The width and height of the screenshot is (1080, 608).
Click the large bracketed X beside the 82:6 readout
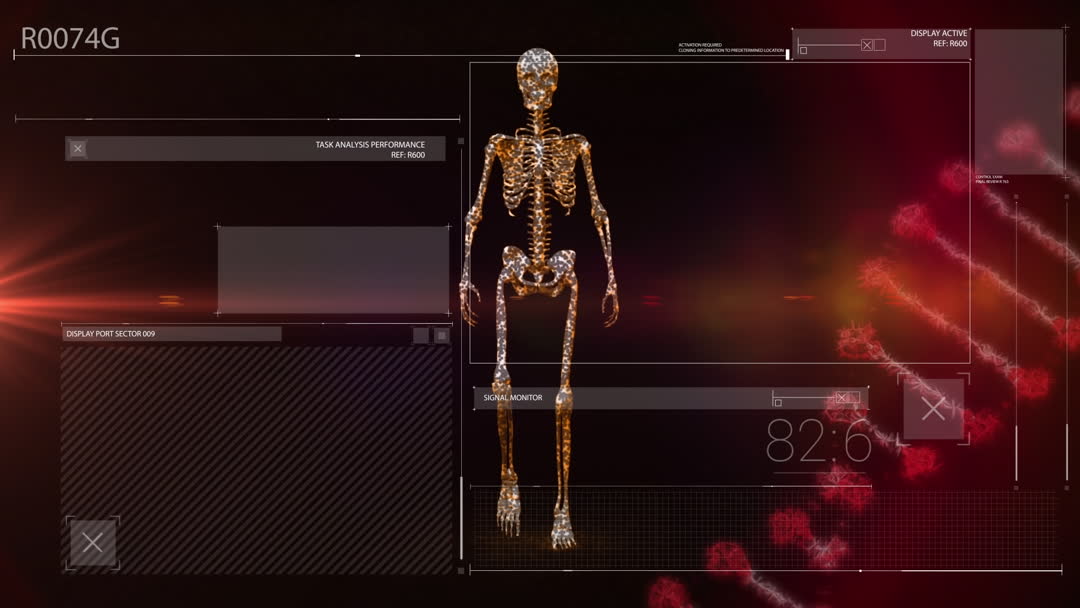[933, 408]
